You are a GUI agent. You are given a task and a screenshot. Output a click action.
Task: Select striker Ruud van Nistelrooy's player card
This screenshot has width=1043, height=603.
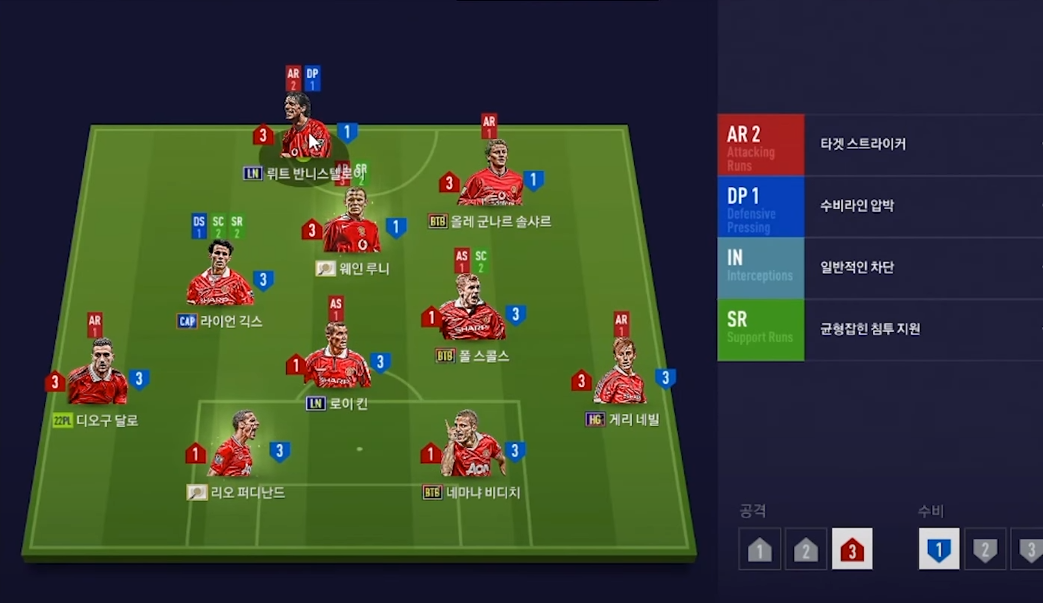[304, 140]
